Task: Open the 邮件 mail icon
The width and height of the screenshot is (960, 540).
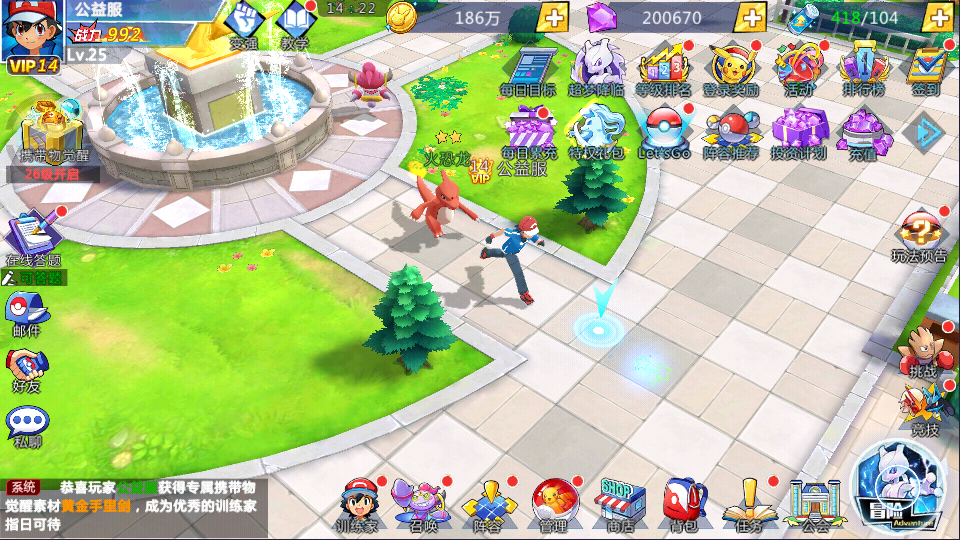Action: [x=27, y=312]
